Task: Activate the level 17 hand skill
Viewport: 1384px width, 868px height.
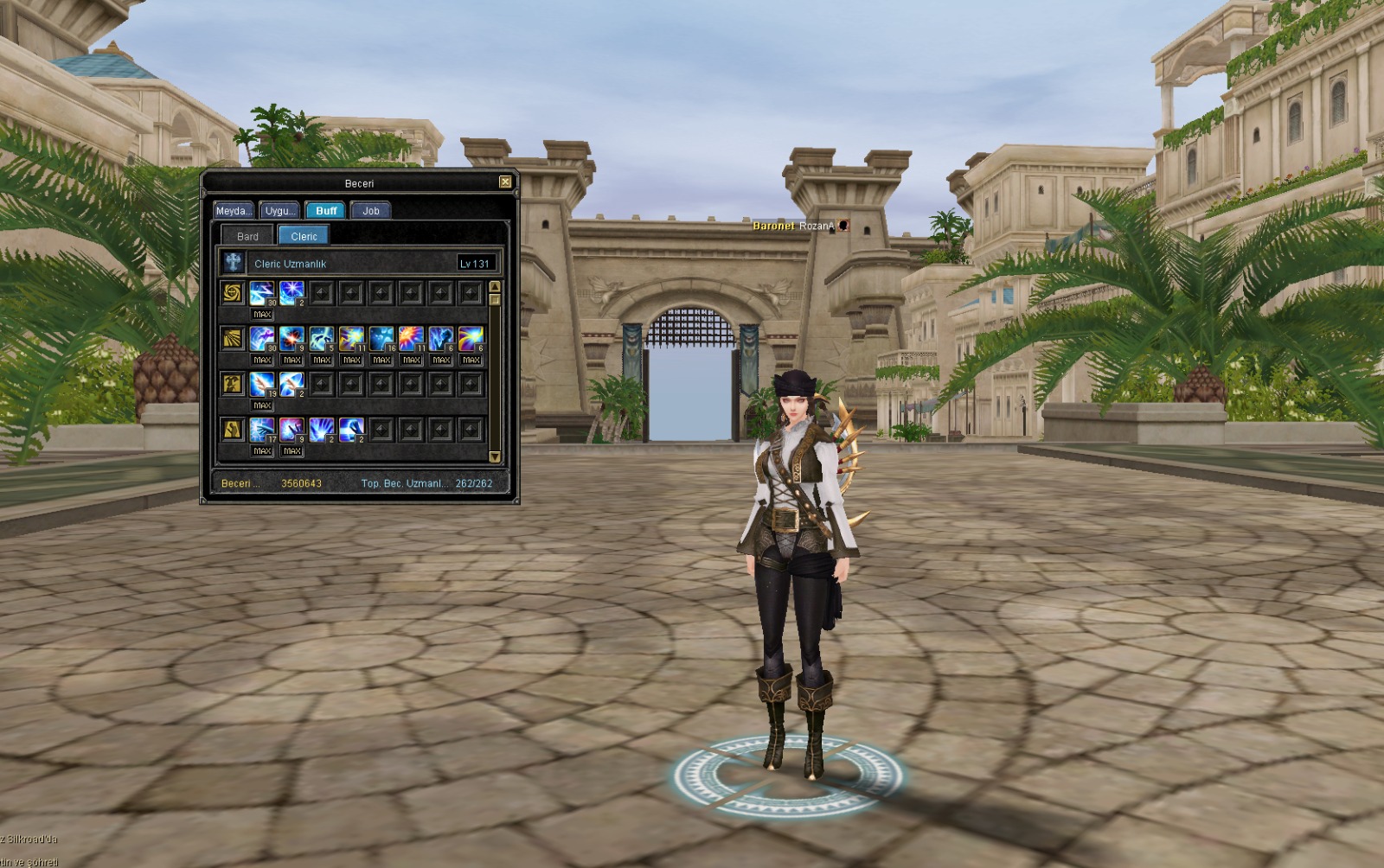Action: tap(262, 429)
